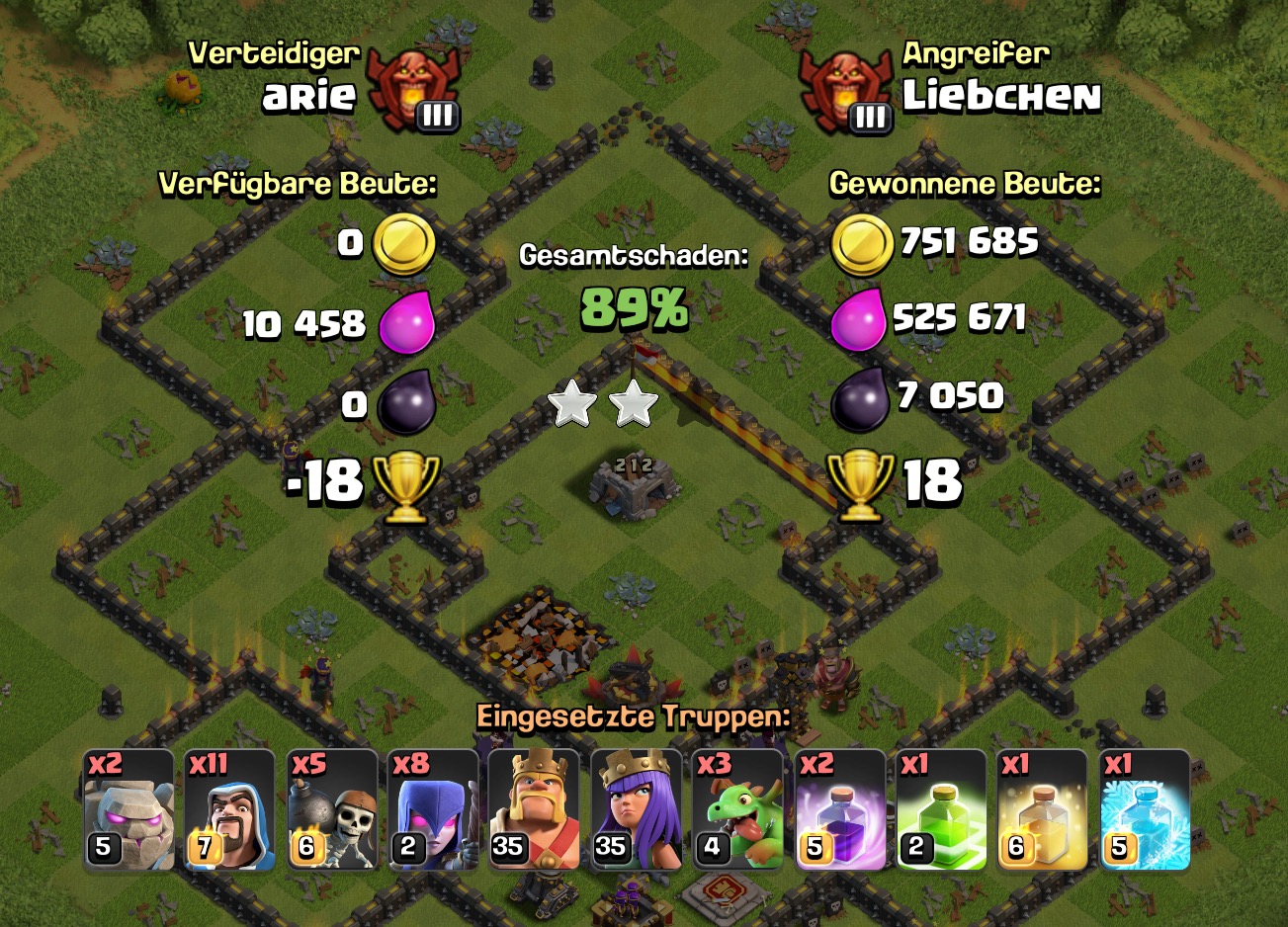Choose the Baby Dragon troop card

click(x=738, y=809)
